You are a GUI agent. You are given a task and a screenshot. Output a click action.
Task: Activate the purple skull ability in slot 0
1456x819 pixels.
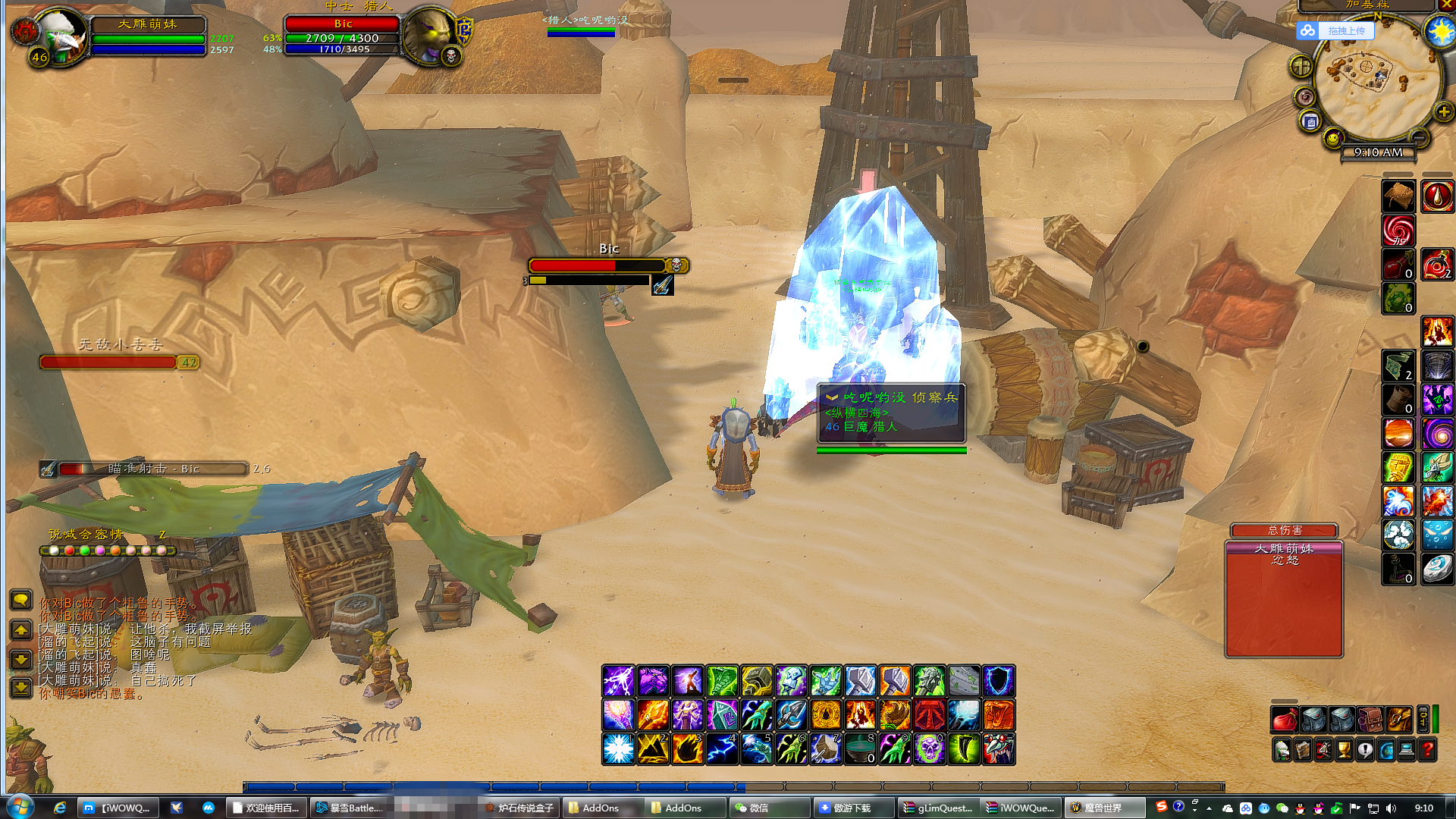click(x=929, y=749)
